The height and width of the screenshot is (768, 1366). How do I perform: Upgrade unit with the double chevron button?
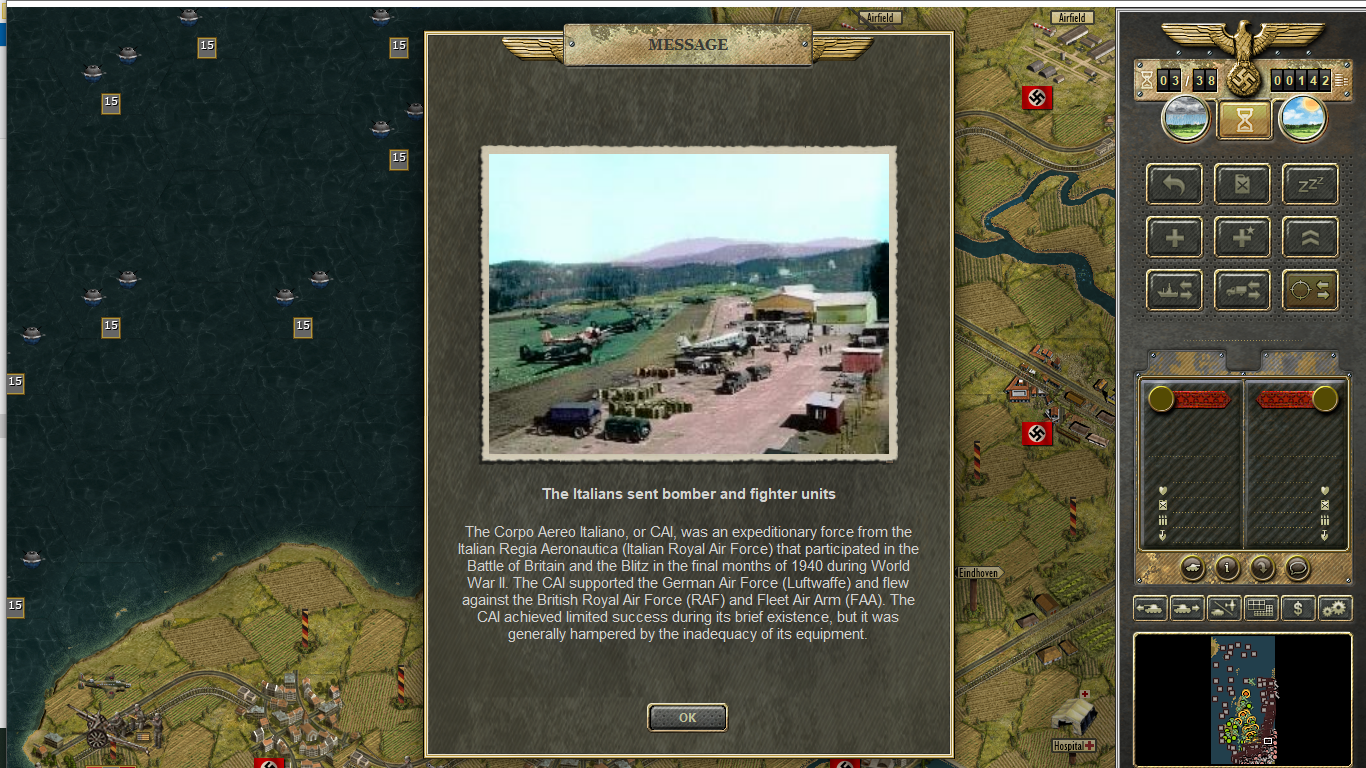1310,238
